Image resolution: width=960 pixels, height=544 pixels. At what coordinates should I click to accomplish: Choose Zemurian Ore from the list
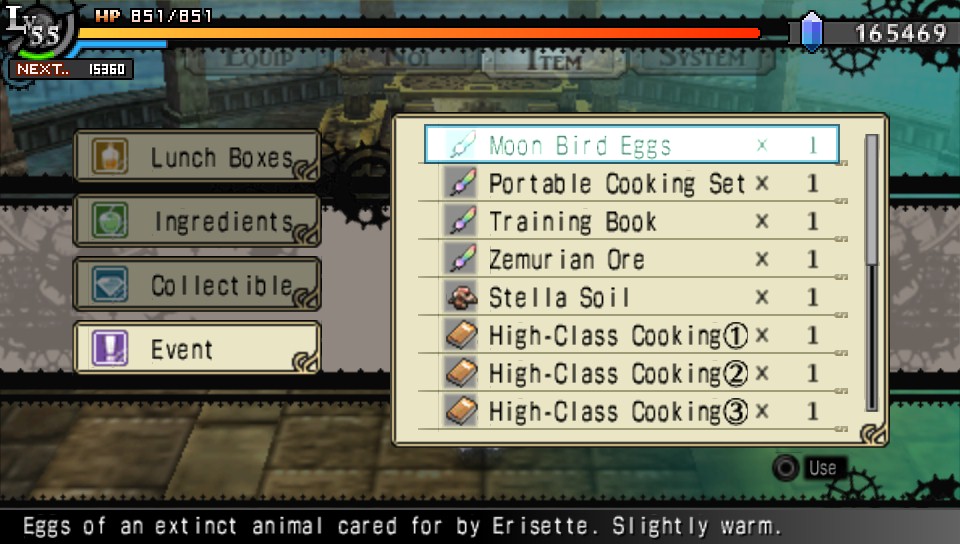pos(631,259)
